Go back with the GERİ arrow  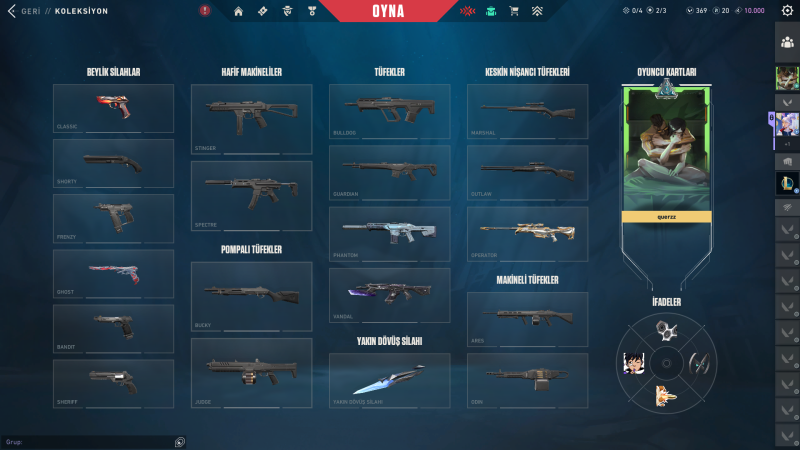pos(11,11)
